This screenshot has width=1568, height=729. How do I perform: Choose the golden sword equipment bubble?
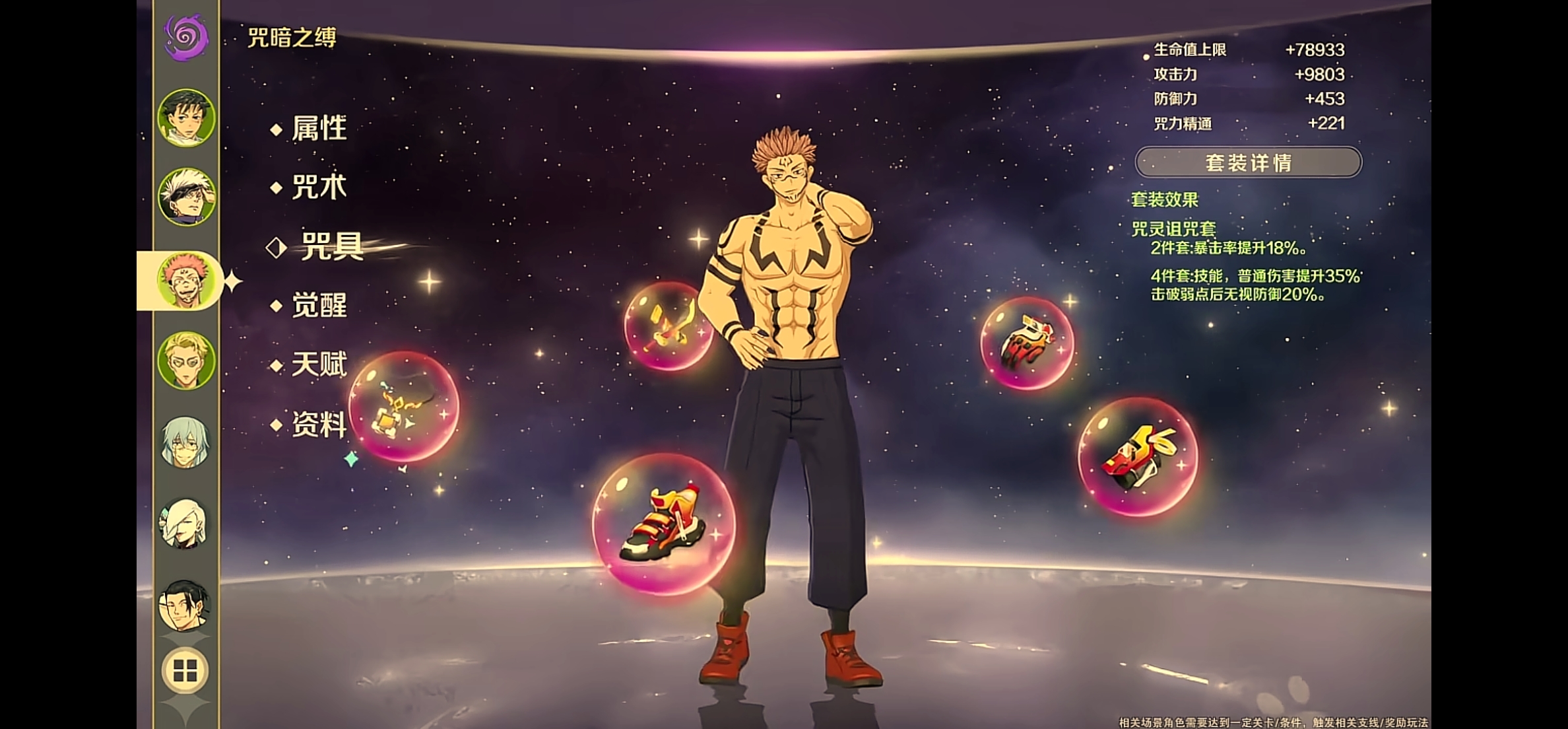pyautogui.click(x=668, y=326)
